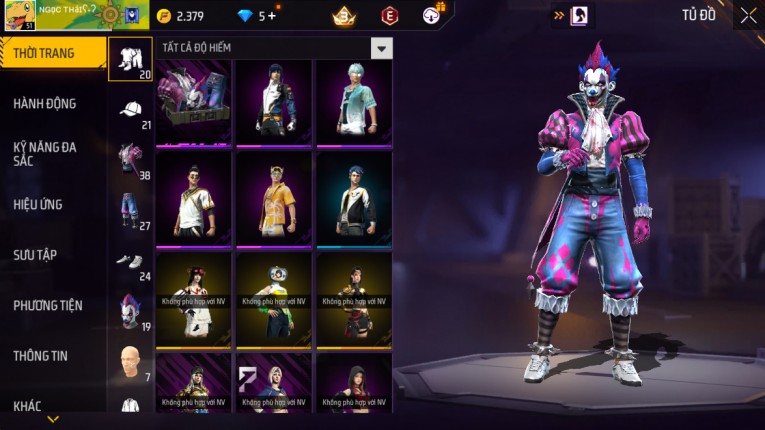This screenshot has height=430, width=765.
Task: Click the red E hexagon badge icon
Action: point(390,16)
